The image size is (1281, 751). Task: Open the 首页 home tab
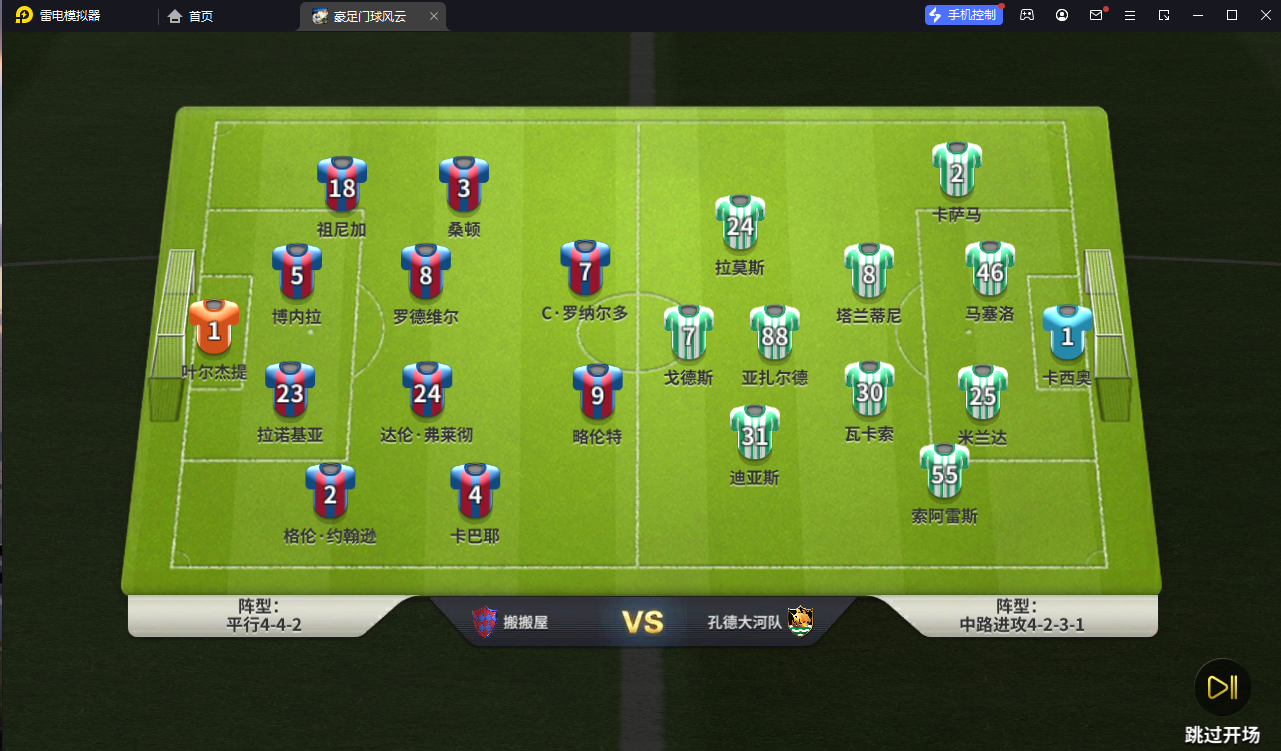[x=191, y=16]
